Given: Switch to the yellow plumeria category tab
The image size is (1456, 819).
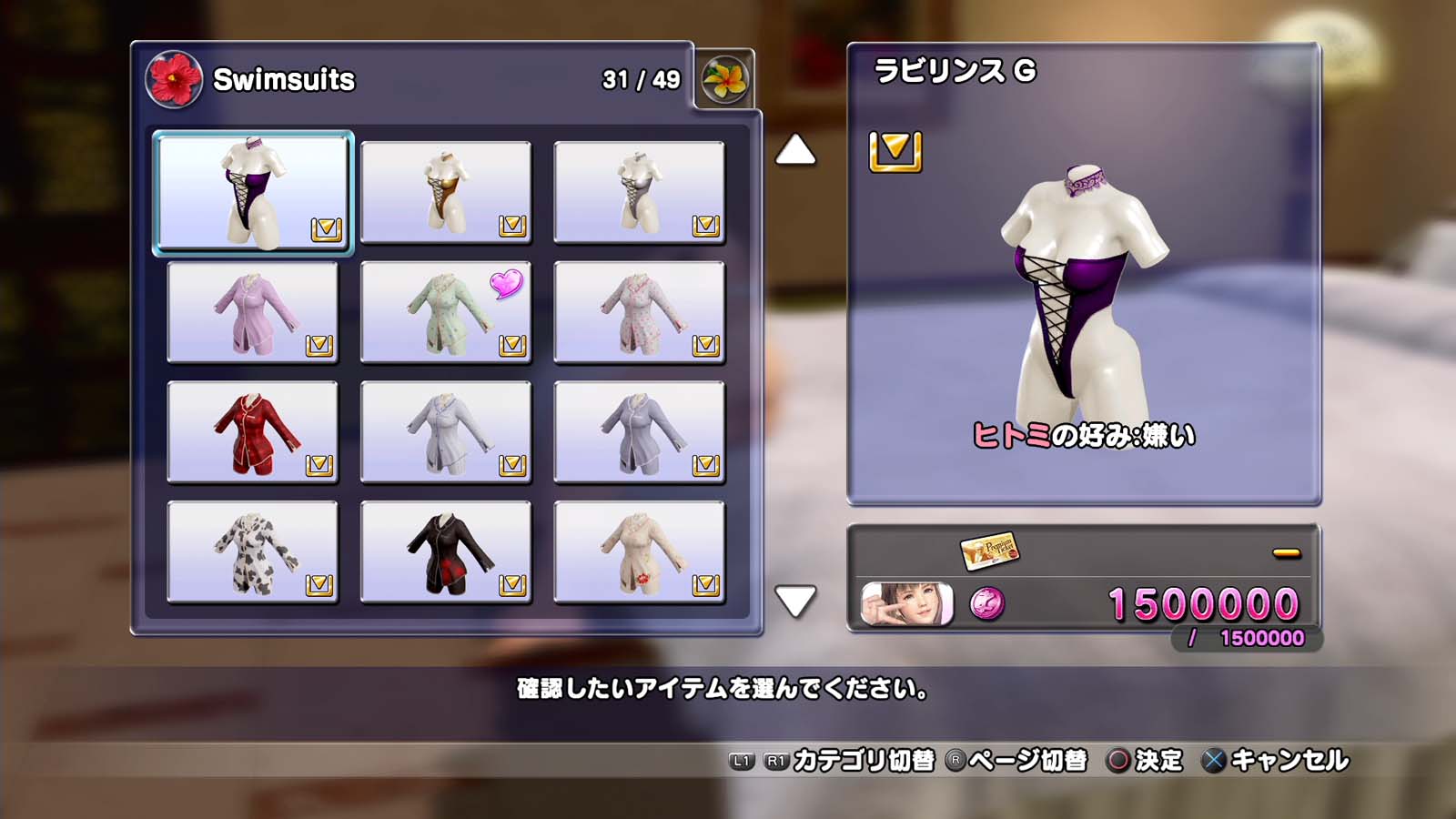Looking at the screenshot, I should pos(724,80).
